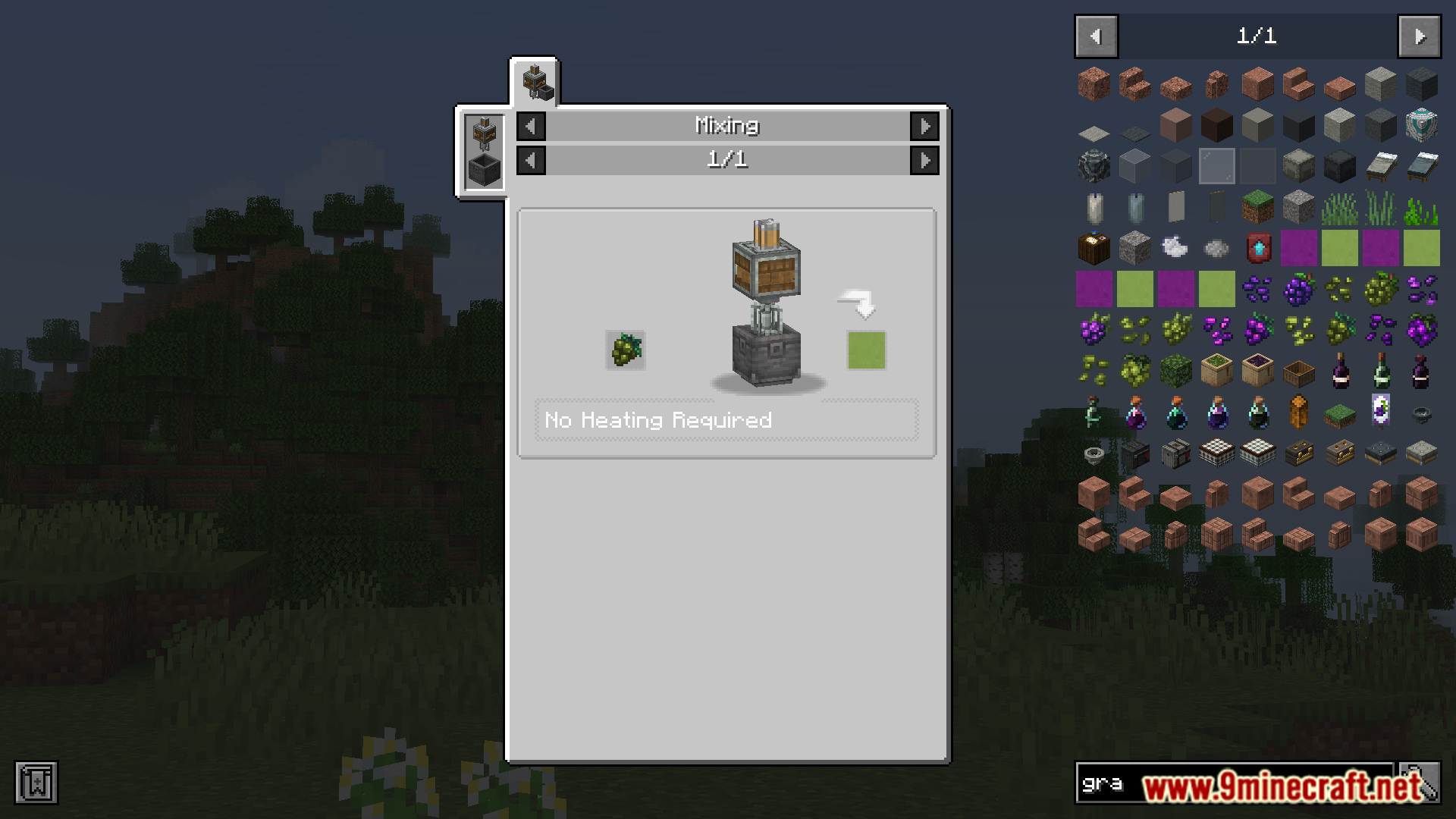The height and width of the screenshot is (819, 1456).
Task: Choose the orange hanging lantern item
Action: pos(1299,412)
